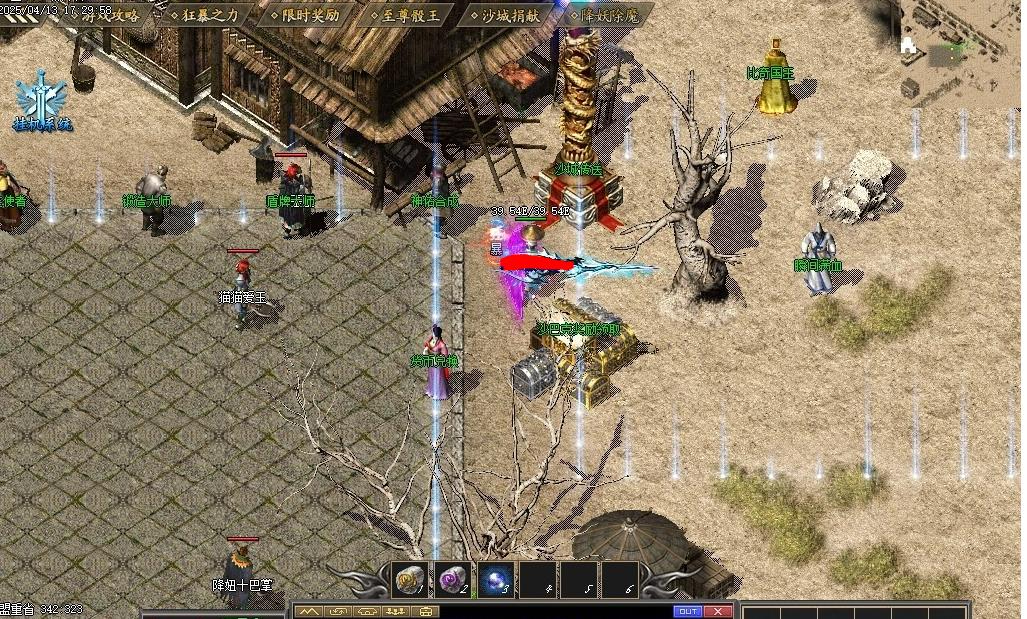Use the yellow rune stone in hotbar slot 1
The image size is (1027, 619).
[x=410, y=578]
